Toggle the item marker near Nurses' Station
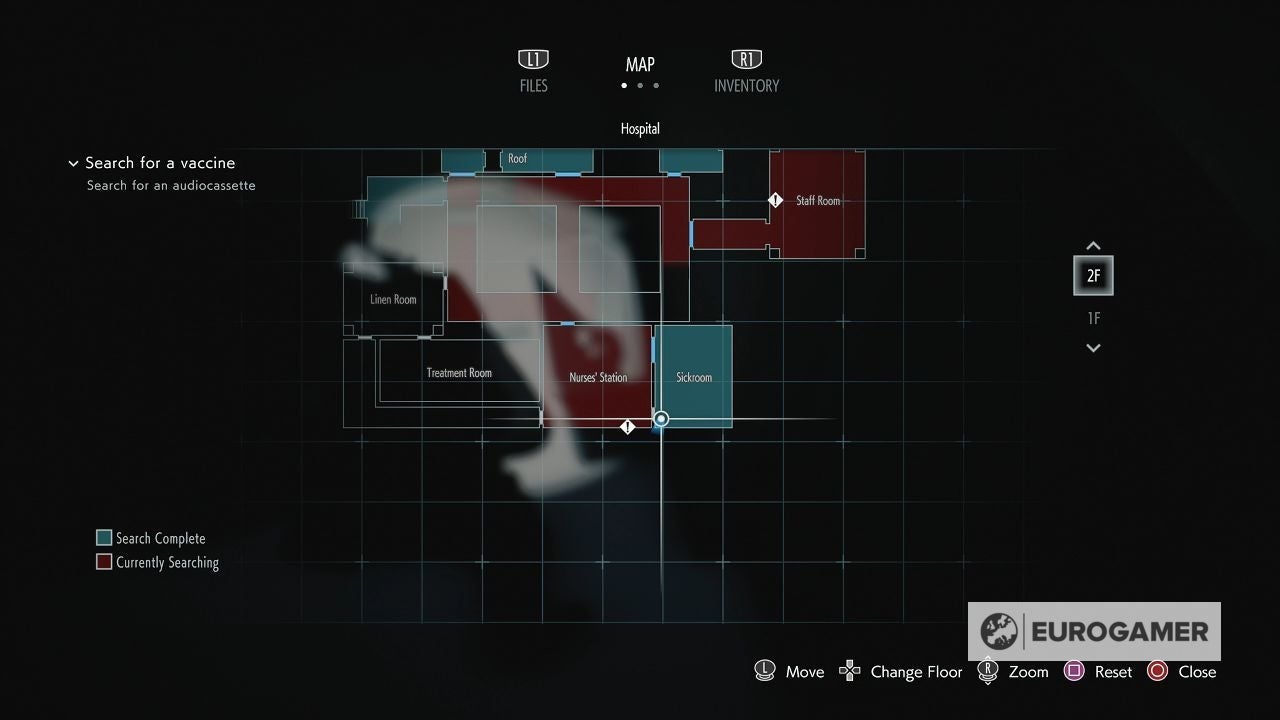This screenshot has height=720, width=1280. click(x=628, y=426)
